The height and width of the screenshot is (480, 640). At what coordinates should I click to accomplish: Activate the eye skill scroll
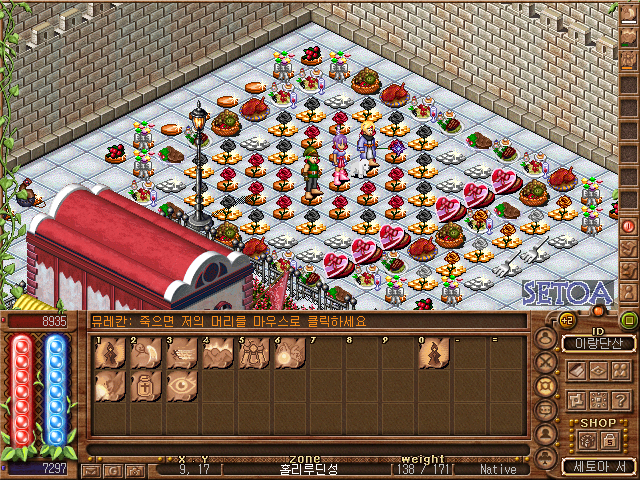(x=182, y=388)
